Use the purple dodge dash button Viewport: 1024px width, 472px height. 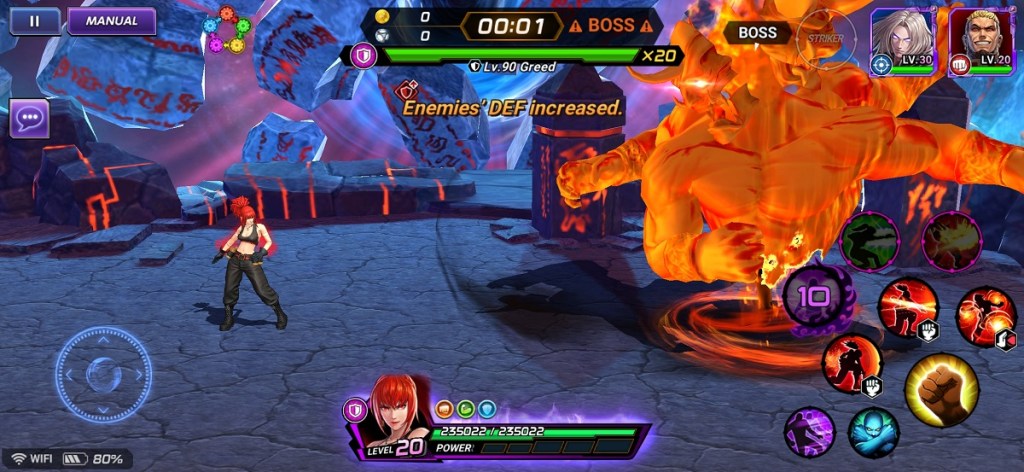pos(809,432)
